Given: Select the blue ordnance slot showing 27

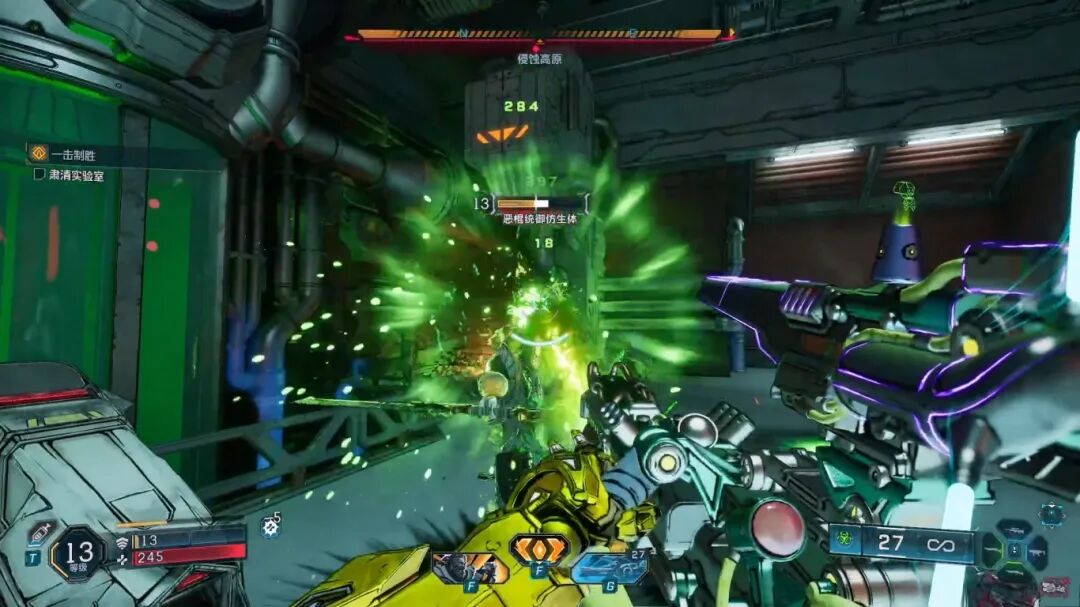Looking at the screenshot, I should tap(607, 568).
